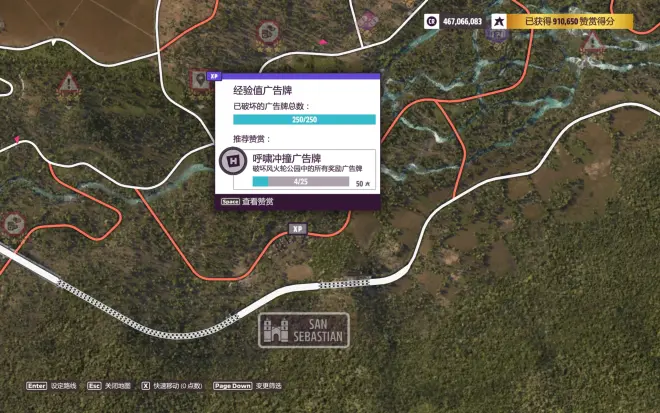Viewport: 660px width, 413px height.
Task: Select the 呼啸冲撞广告牌 recommended accolade card
Action: tap(297, 169)
